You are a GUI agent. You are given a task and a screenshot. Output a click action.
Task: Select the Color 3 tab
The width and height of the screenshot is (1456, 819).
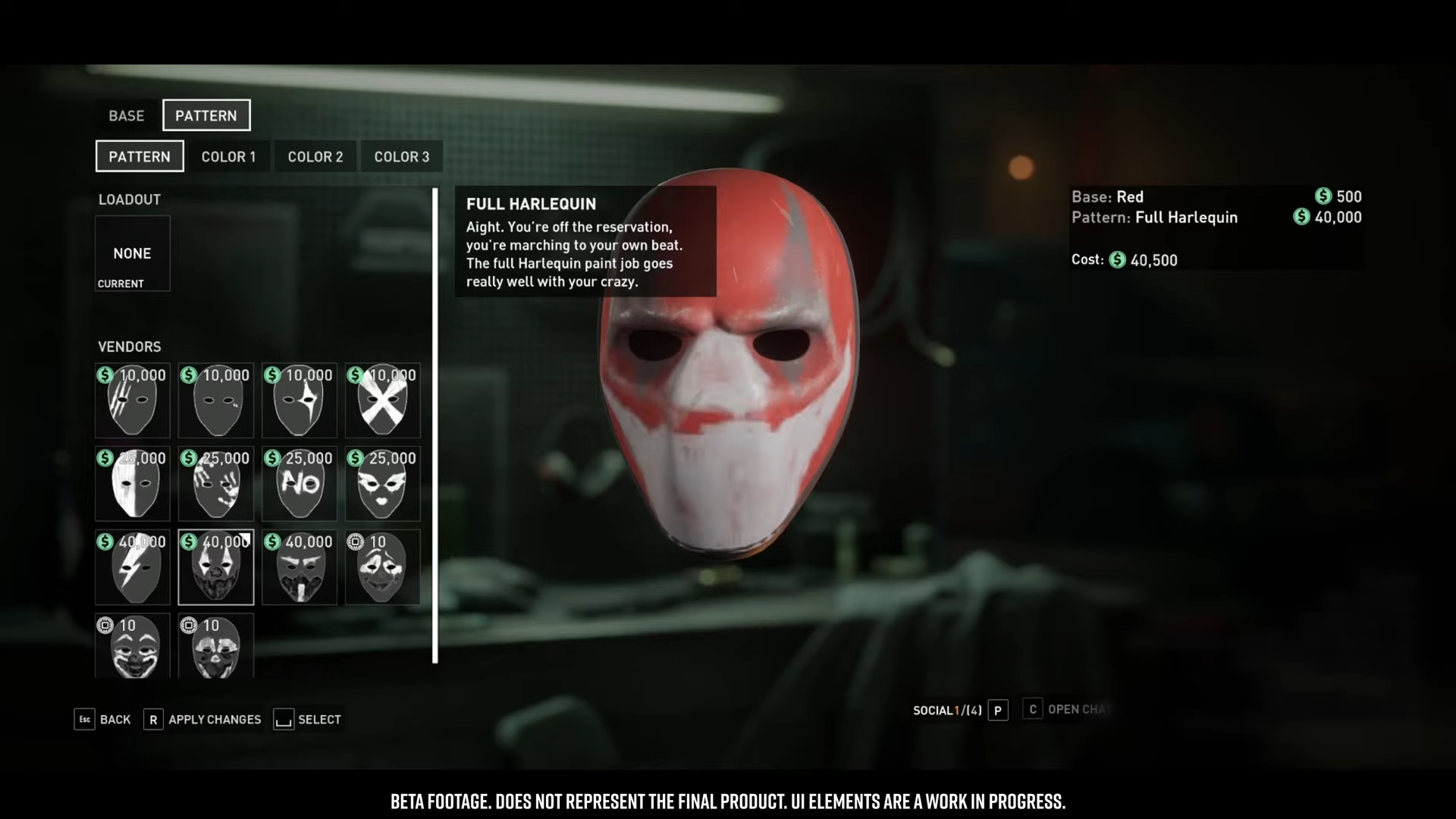click(401, 157)
